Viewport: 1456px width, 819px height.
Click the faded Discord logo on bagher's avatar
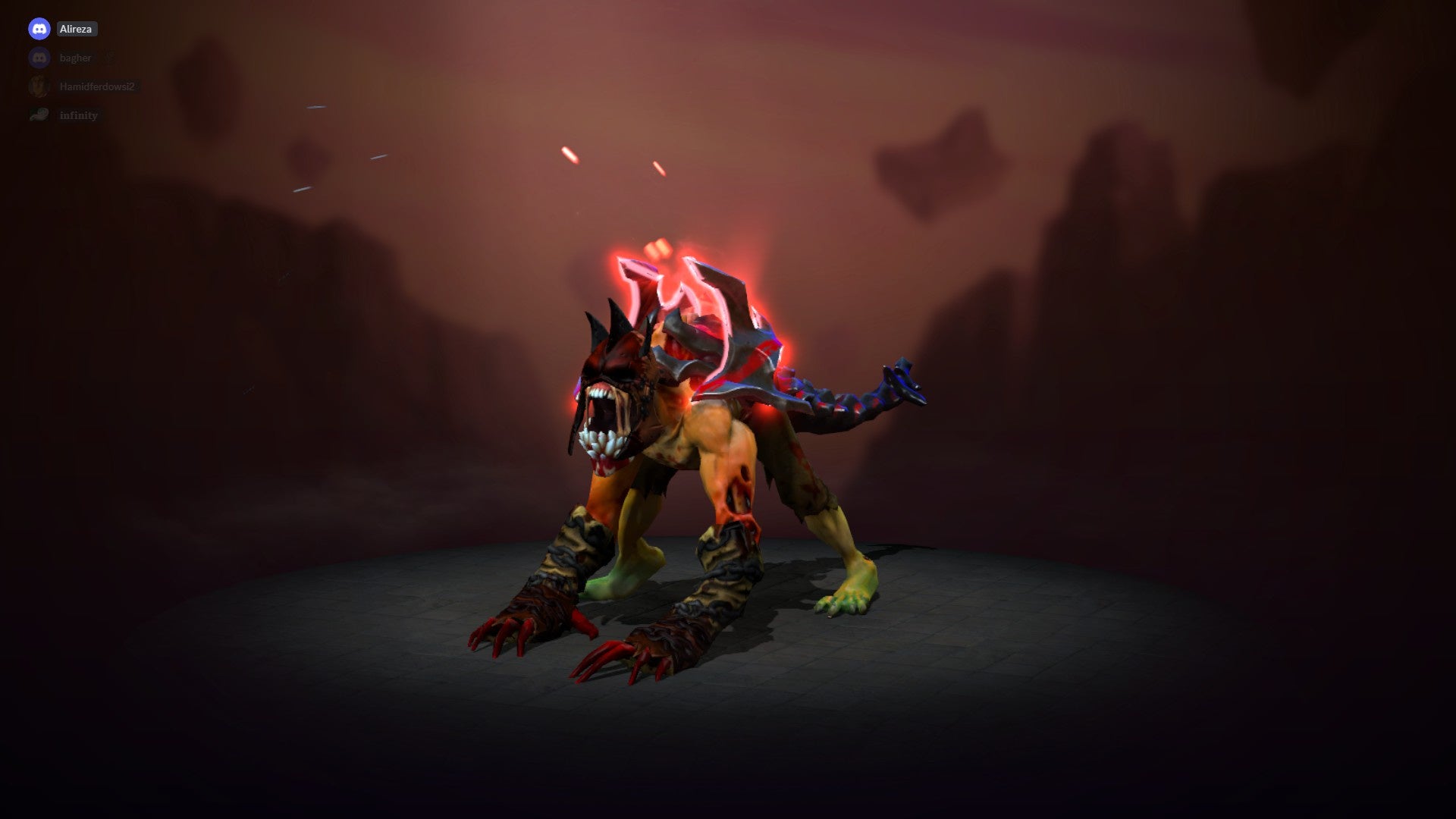point(39,58)
